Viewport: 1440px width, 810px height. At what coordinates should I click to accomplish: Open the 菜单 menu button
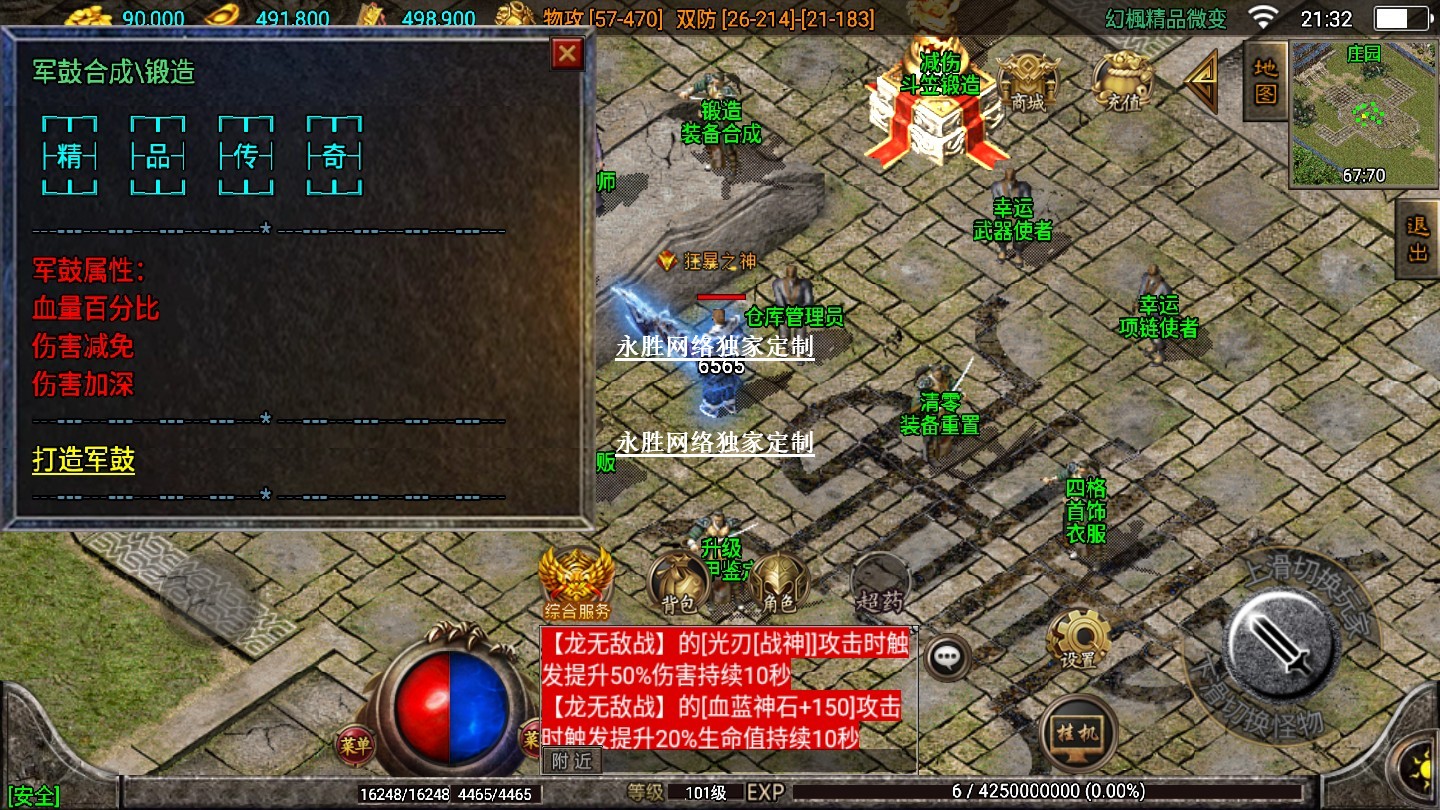click(355, 744)
